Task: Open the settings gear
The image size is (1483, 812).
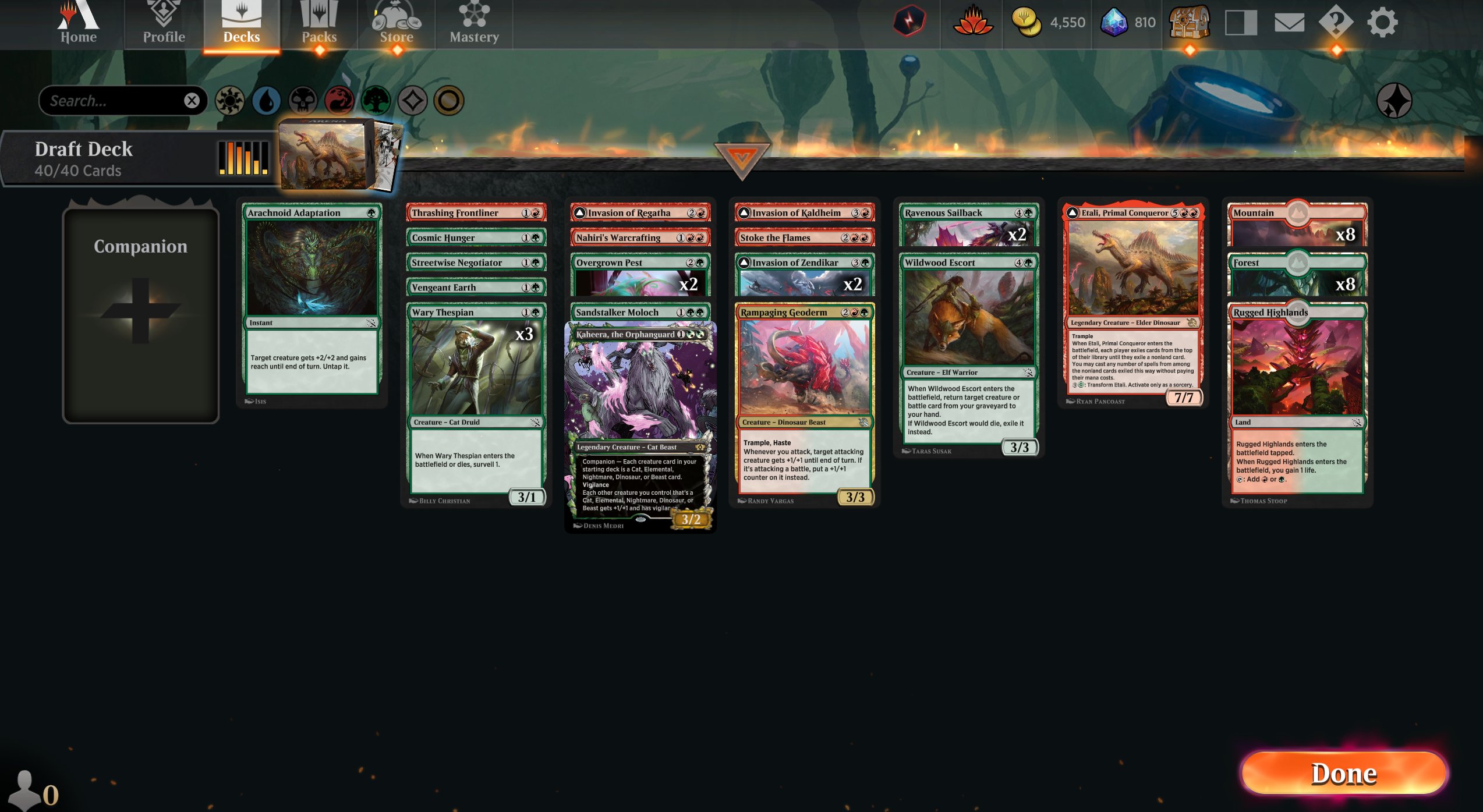Action: coord(1385,23)
